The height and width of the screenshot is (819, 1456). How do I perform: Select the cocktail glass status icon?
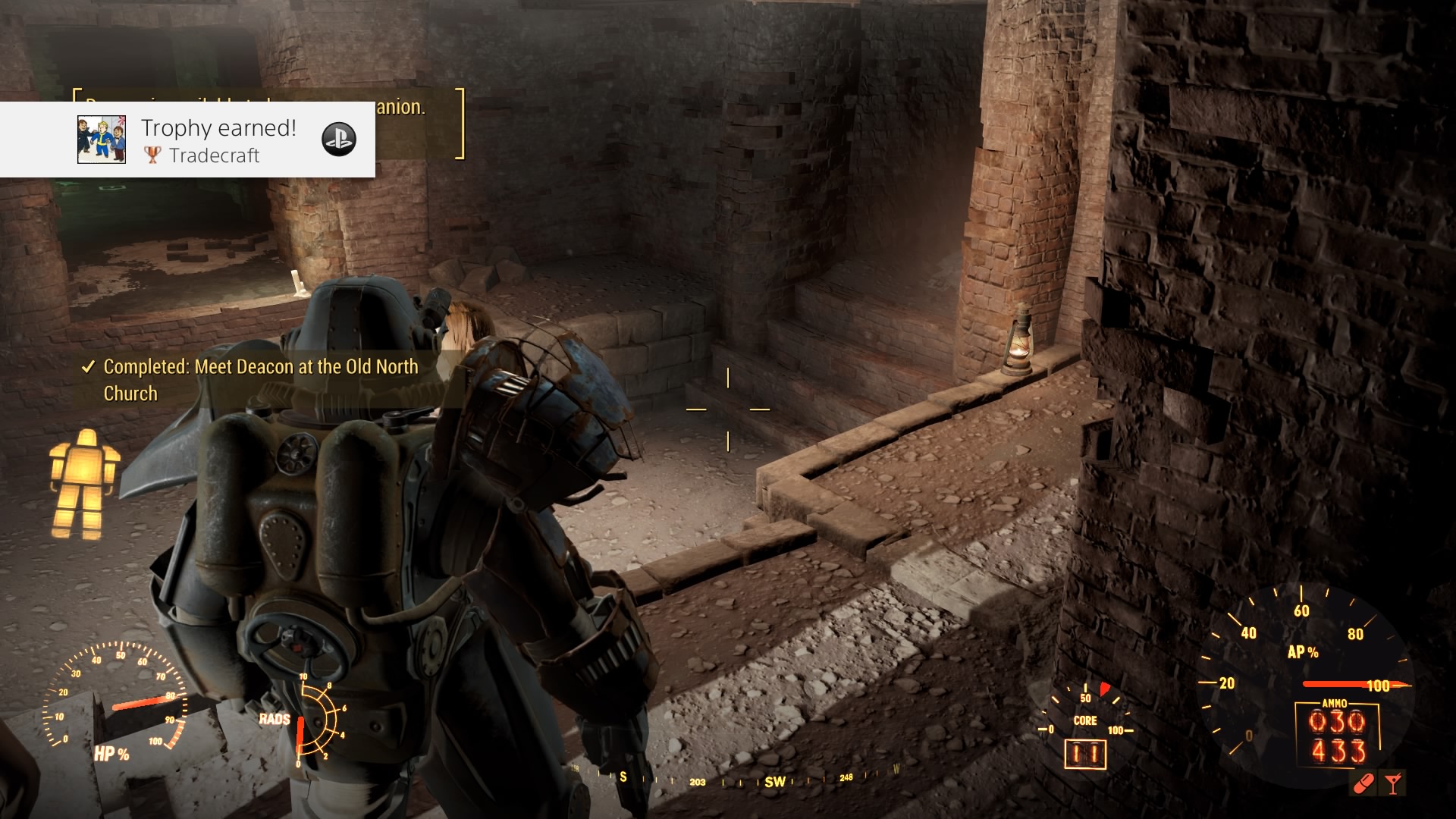[x=1392, y=783]
